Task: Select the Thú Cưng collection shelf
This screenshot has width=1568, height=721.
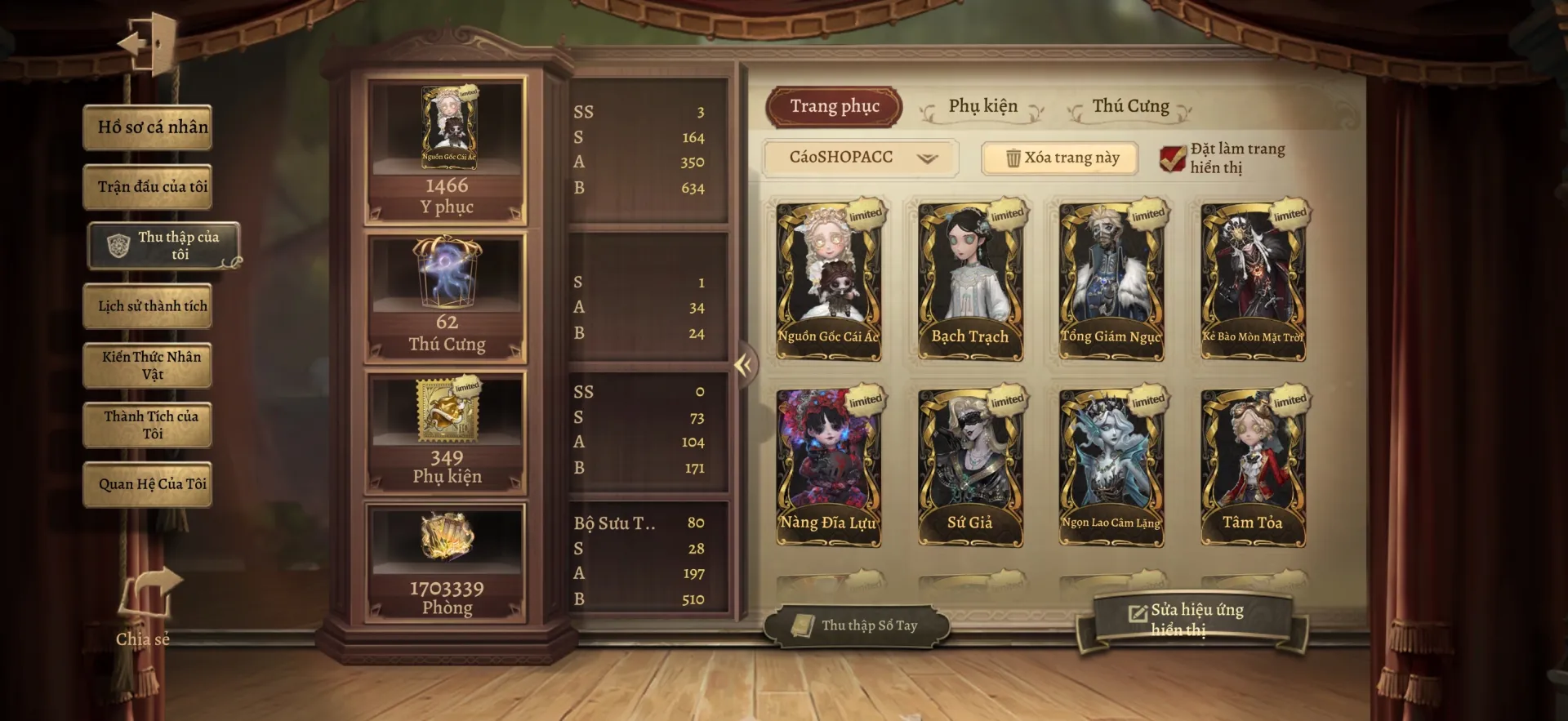Action: click(446, 298)
